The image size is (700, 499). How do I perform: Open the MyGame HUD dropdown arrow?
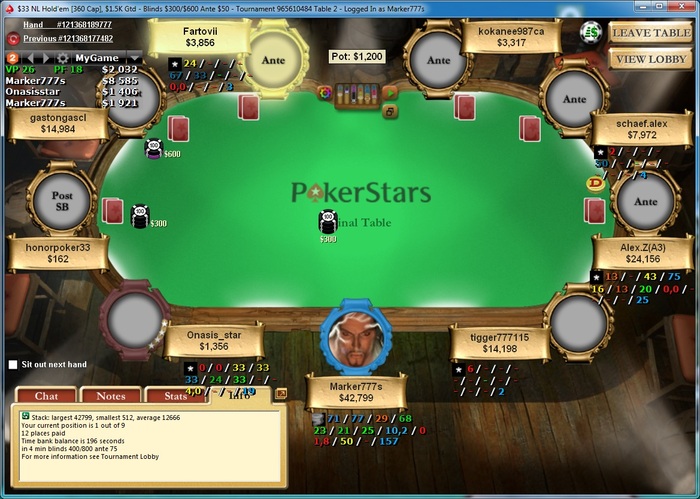133,58
